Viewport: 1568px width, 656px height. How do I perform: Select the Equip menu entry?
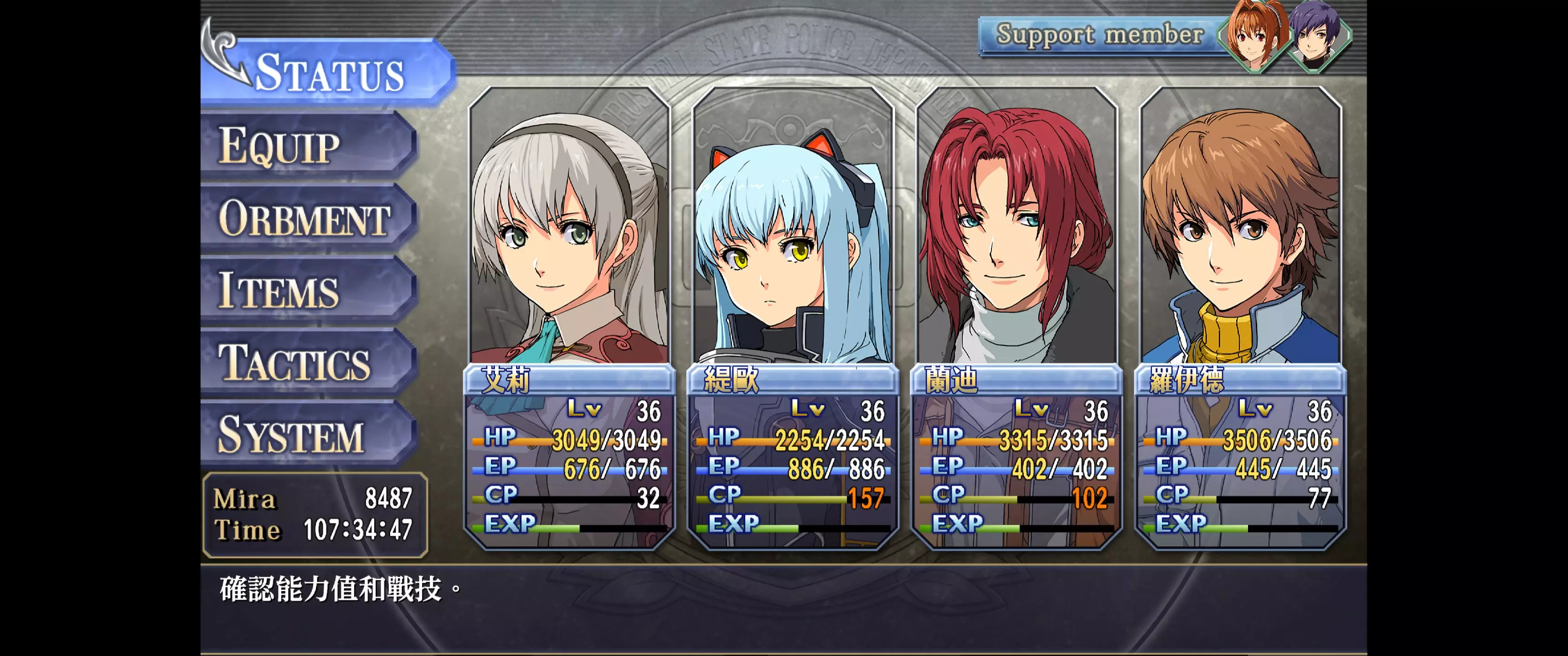[307, 146]
